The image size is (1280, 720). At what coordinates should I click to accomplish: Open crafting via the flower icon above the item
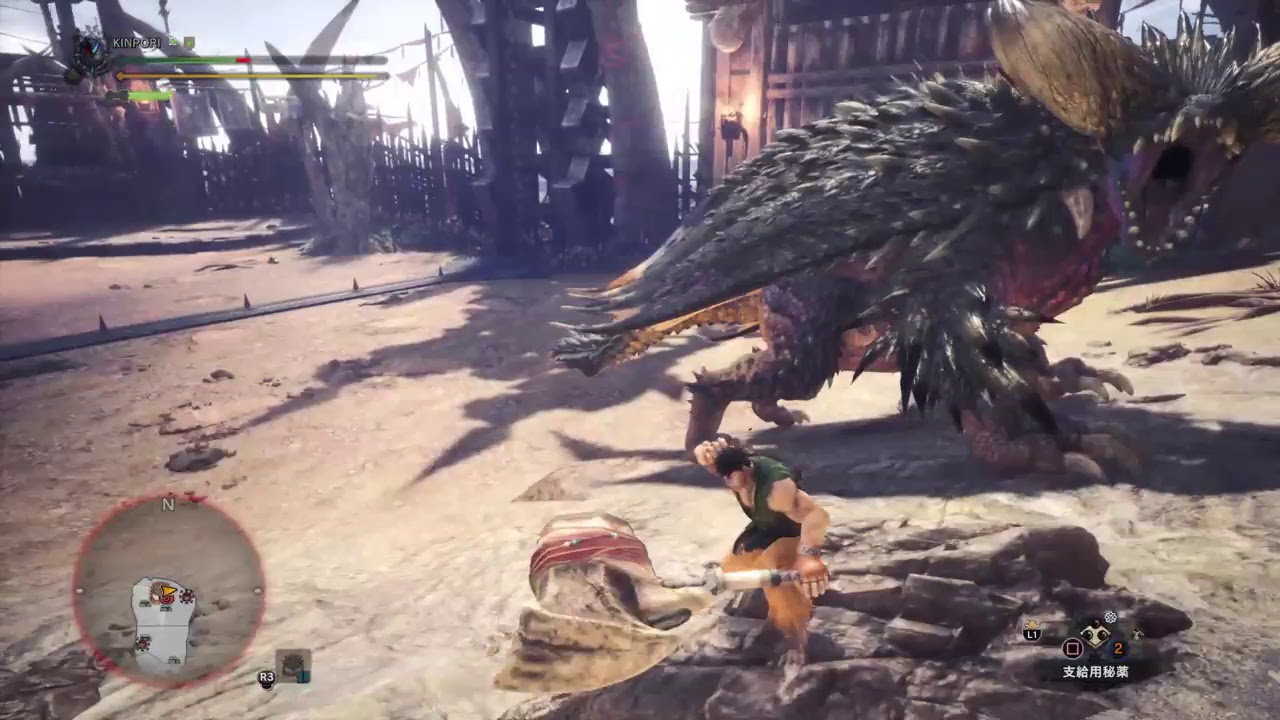pos(1110,616)
